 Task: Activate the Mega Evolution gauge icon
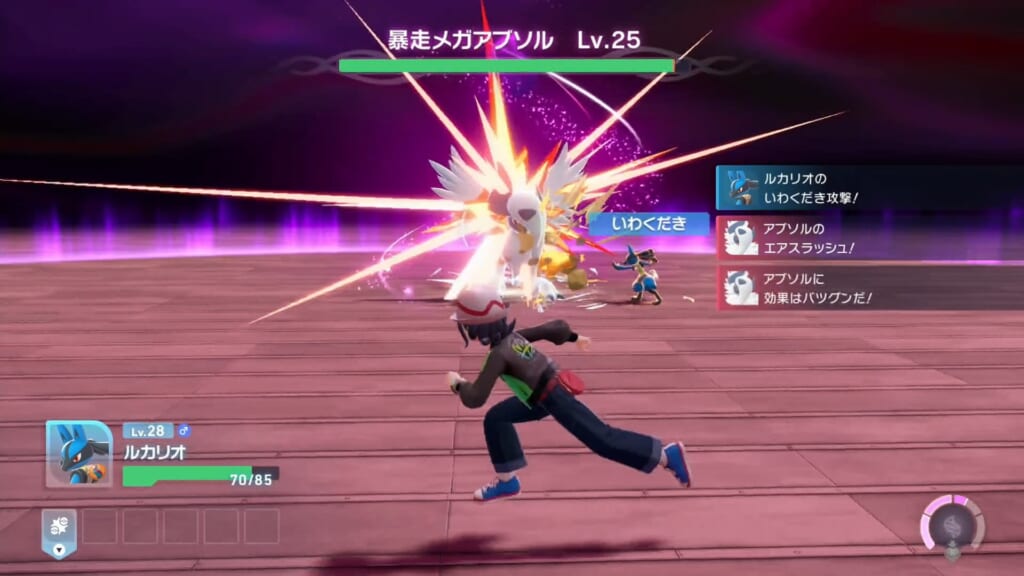coord(951,524)
